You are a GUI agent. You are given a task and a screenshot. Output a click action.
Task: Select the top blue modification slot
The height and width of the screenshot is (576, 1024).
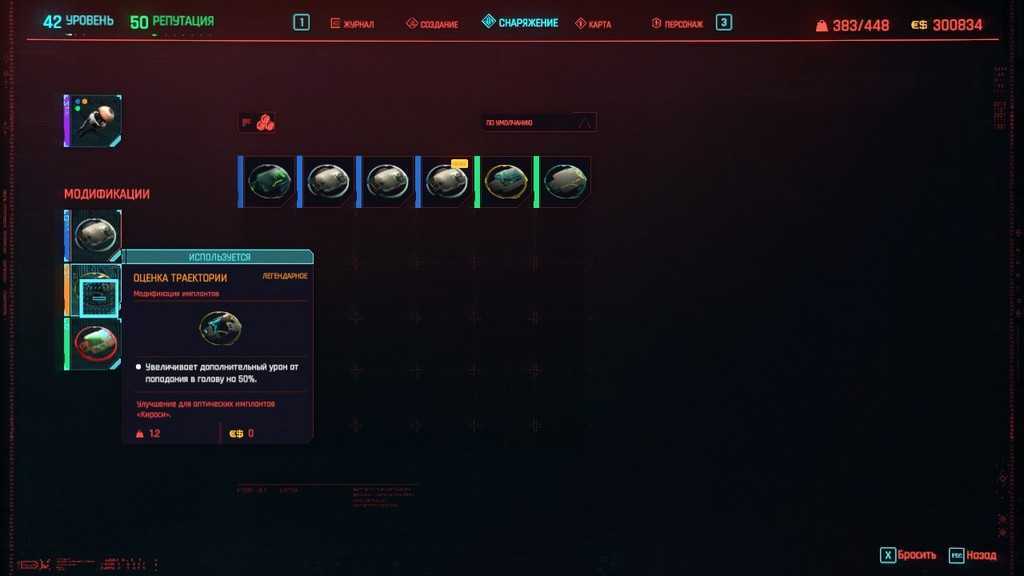tap(95, 236)
